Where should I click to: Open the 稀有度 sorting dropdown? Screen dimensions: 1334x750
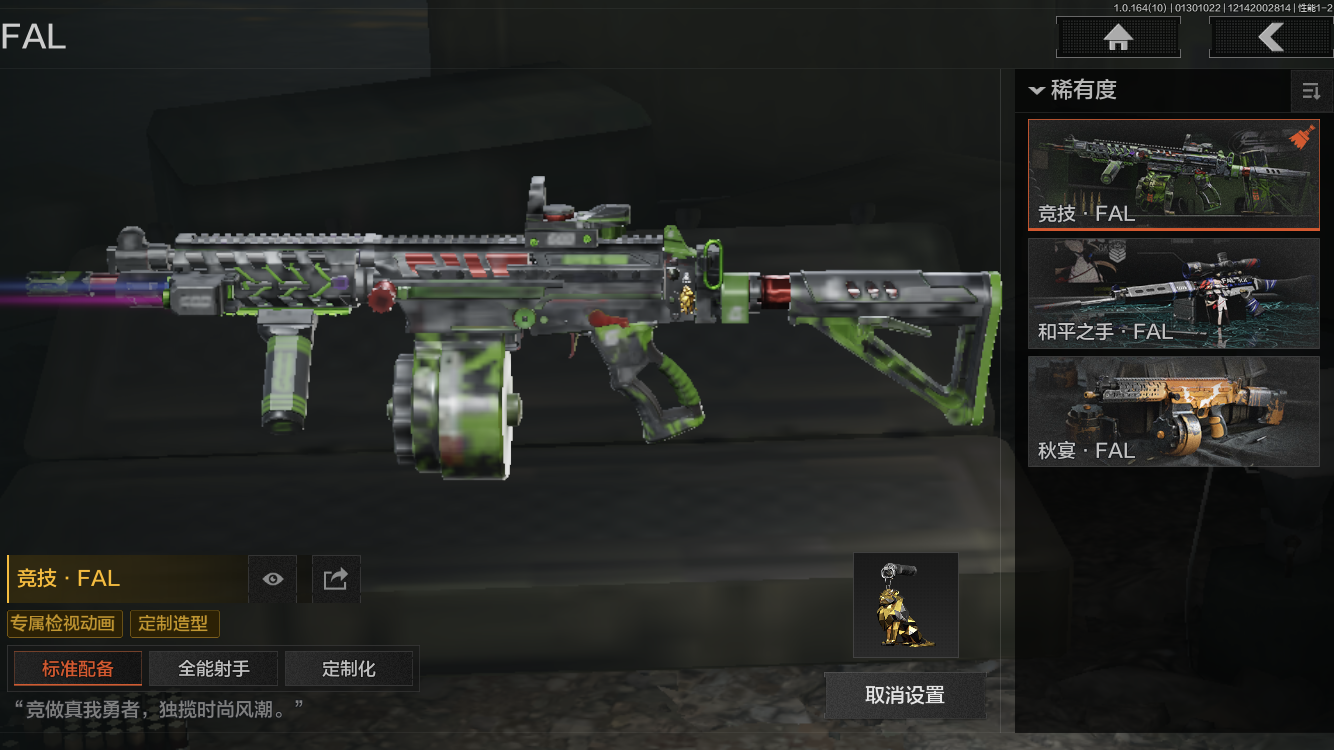coord(1073,90)
